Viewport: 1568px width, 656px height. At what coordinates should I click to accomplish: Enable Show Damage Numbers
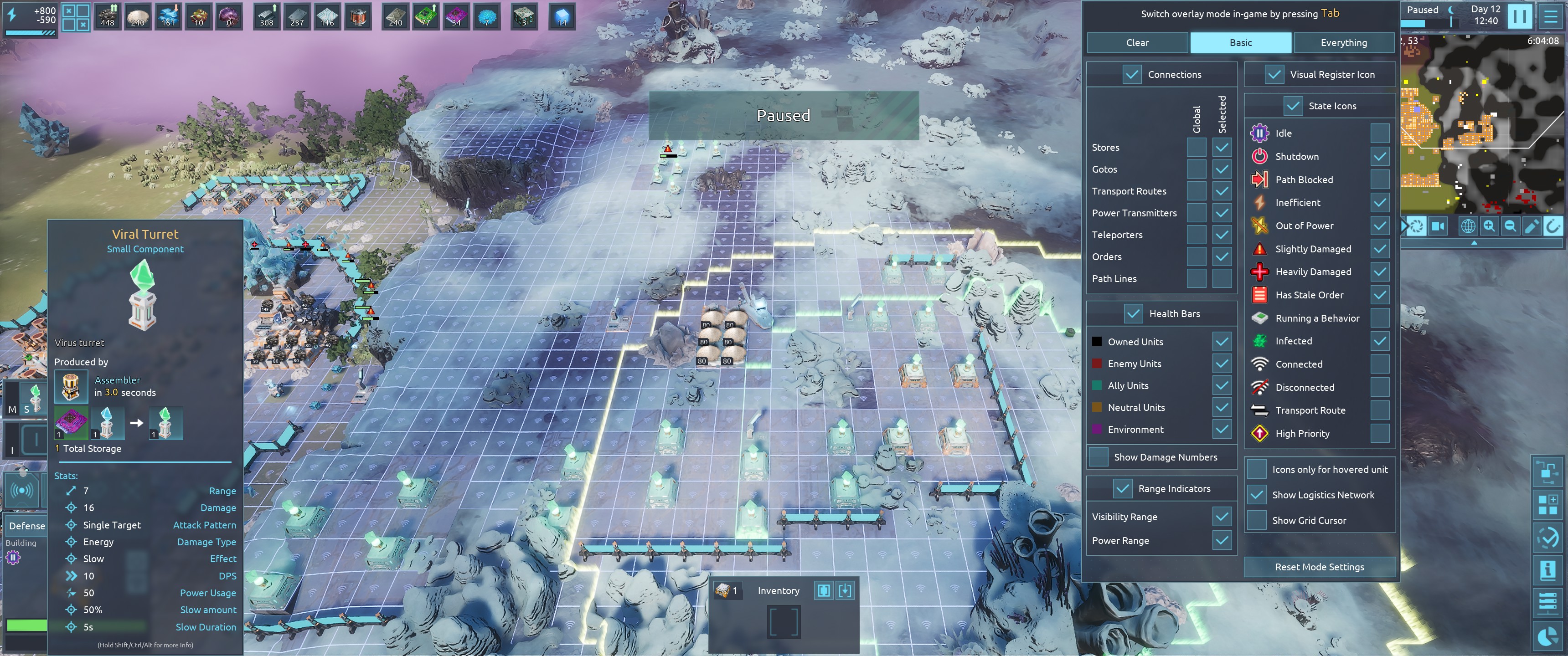1099,457
